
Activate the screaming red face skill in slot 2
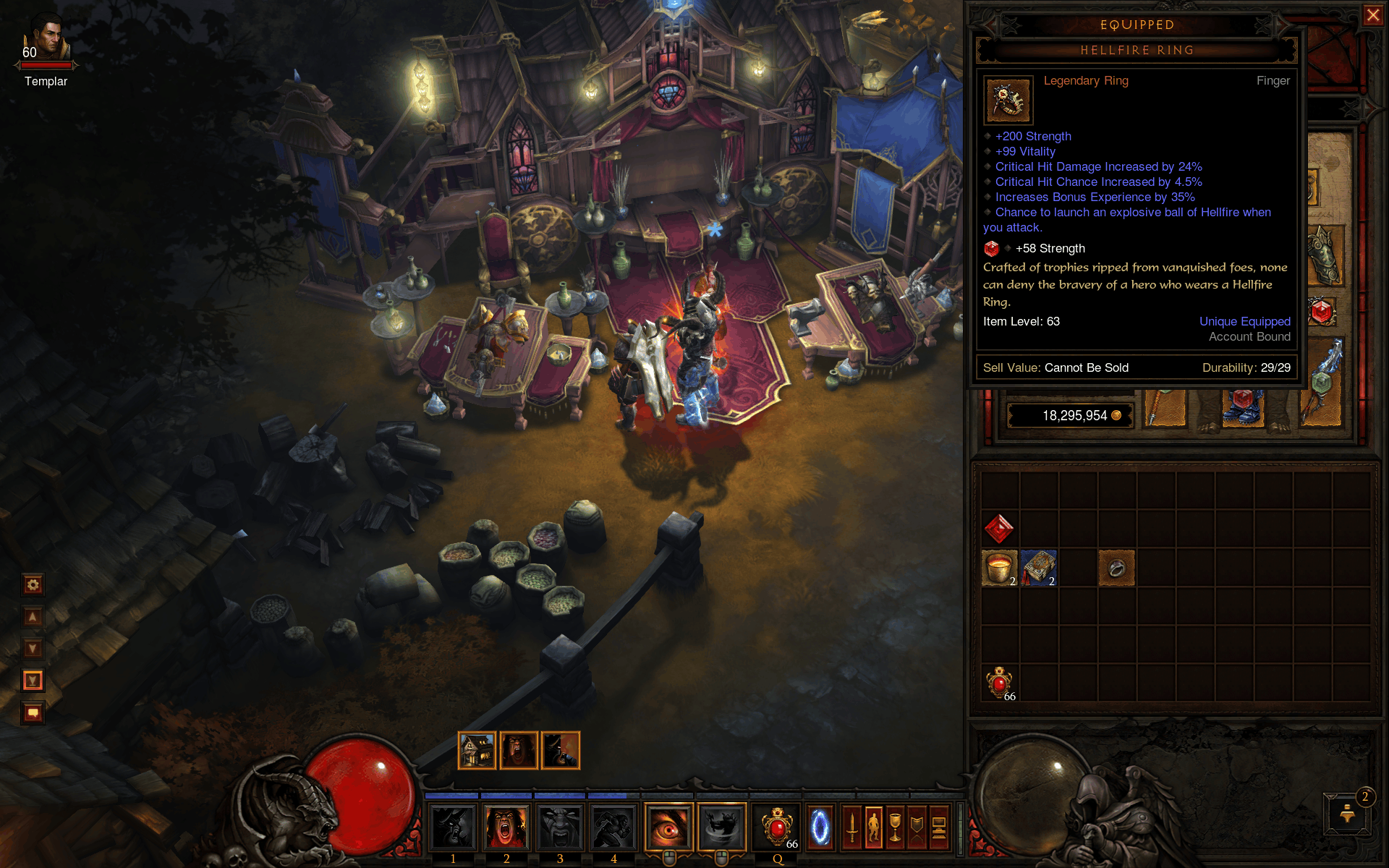[506, 826]
